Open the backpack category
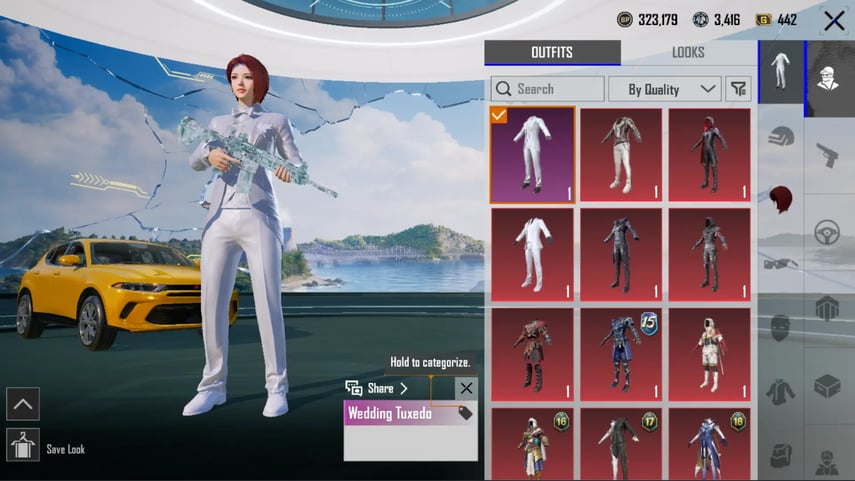 click(780, 455)
